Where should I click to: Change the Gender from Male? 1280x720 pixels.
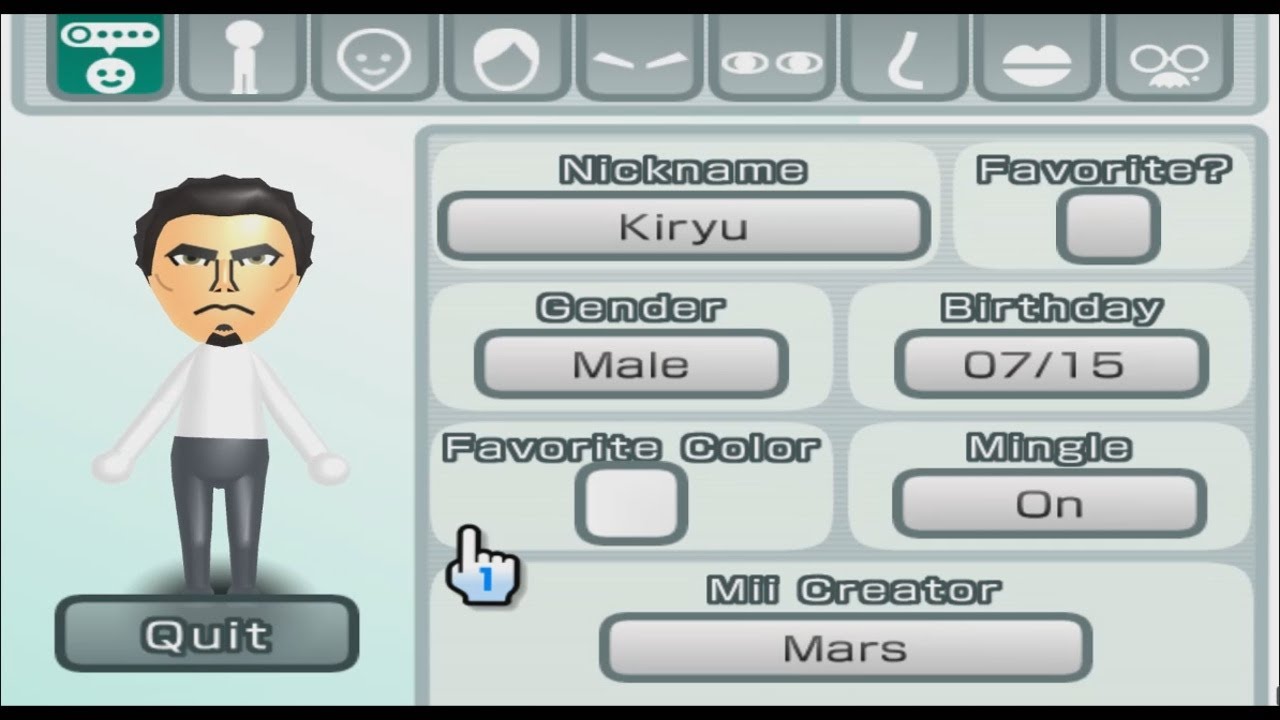point(633,364)
